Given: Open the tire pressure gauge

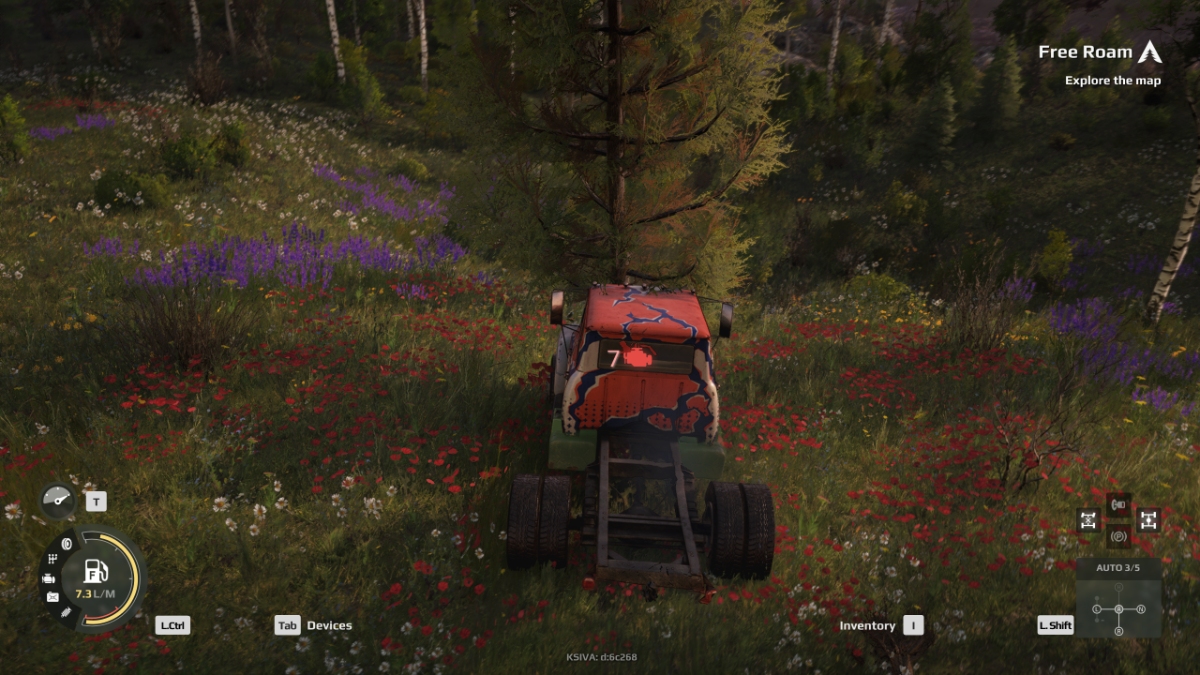Looking at the screenshot, I should coord(58,500).
